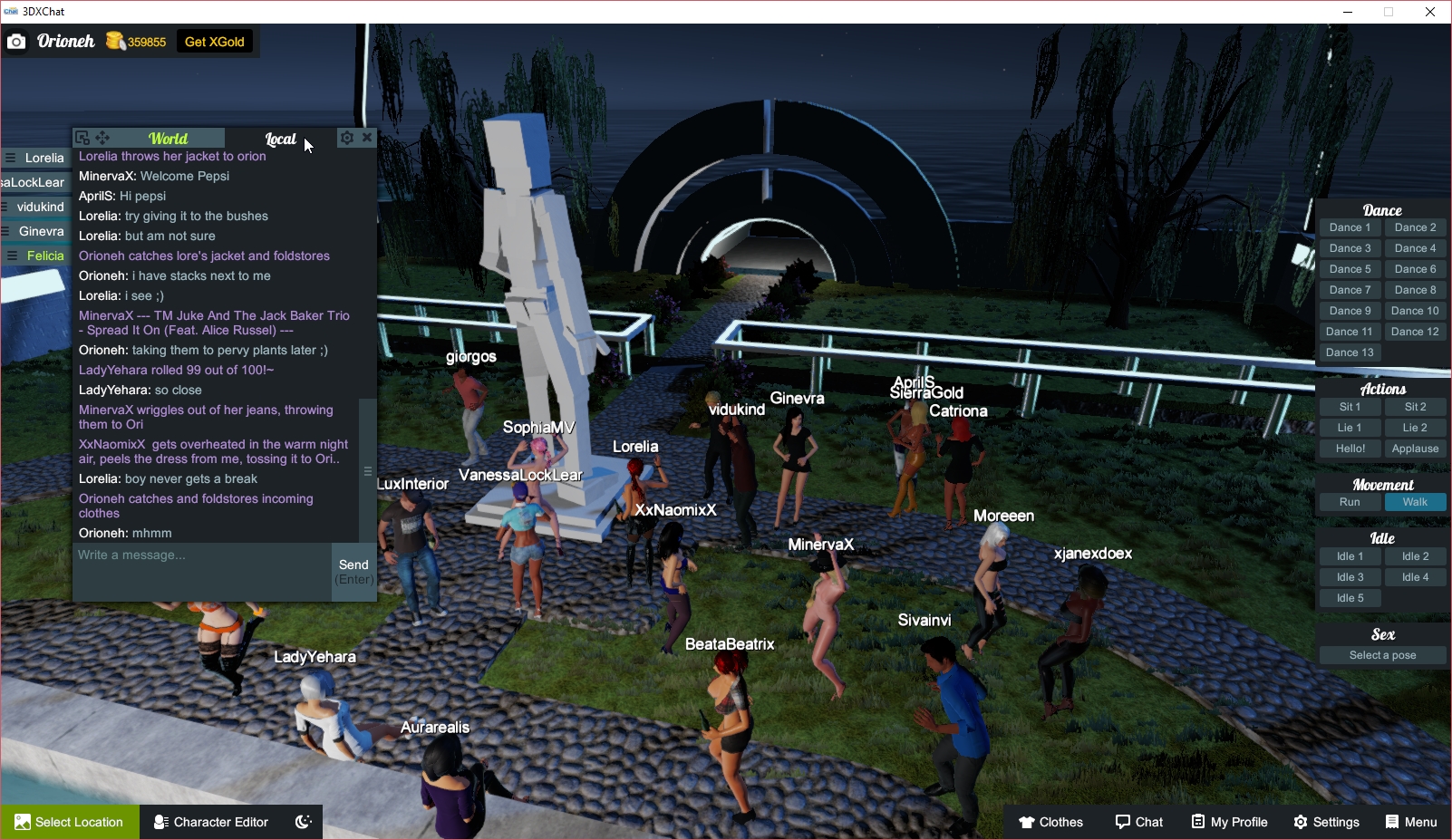
Task: Open Select a pose under Sex
Action: [x=1381, y=654]
